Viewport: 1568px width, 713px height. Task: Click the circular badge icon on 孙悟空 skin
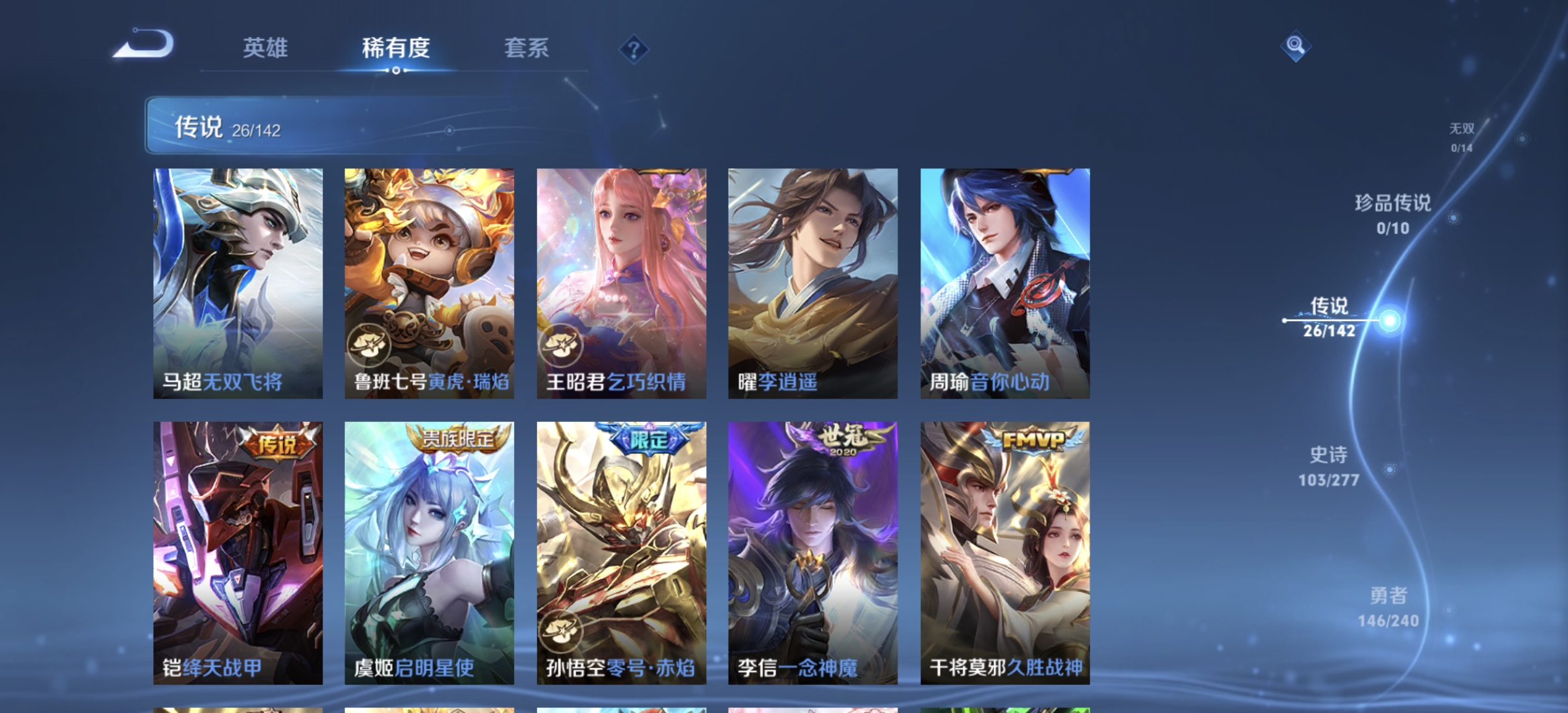(x=562, y=630)
